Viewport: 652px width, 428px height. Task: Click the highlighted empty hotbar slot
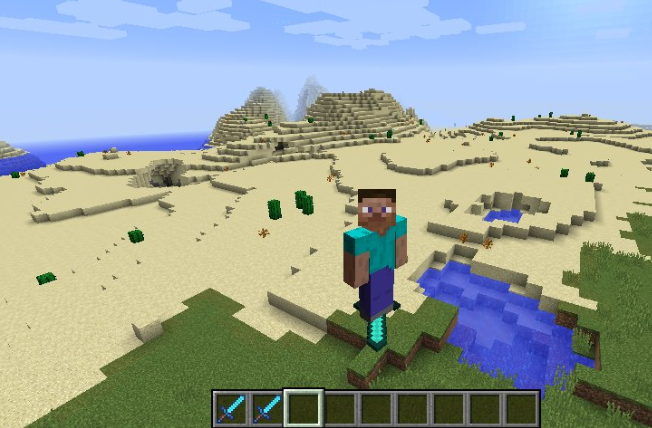pyautogui.click(x=303, y=408)
